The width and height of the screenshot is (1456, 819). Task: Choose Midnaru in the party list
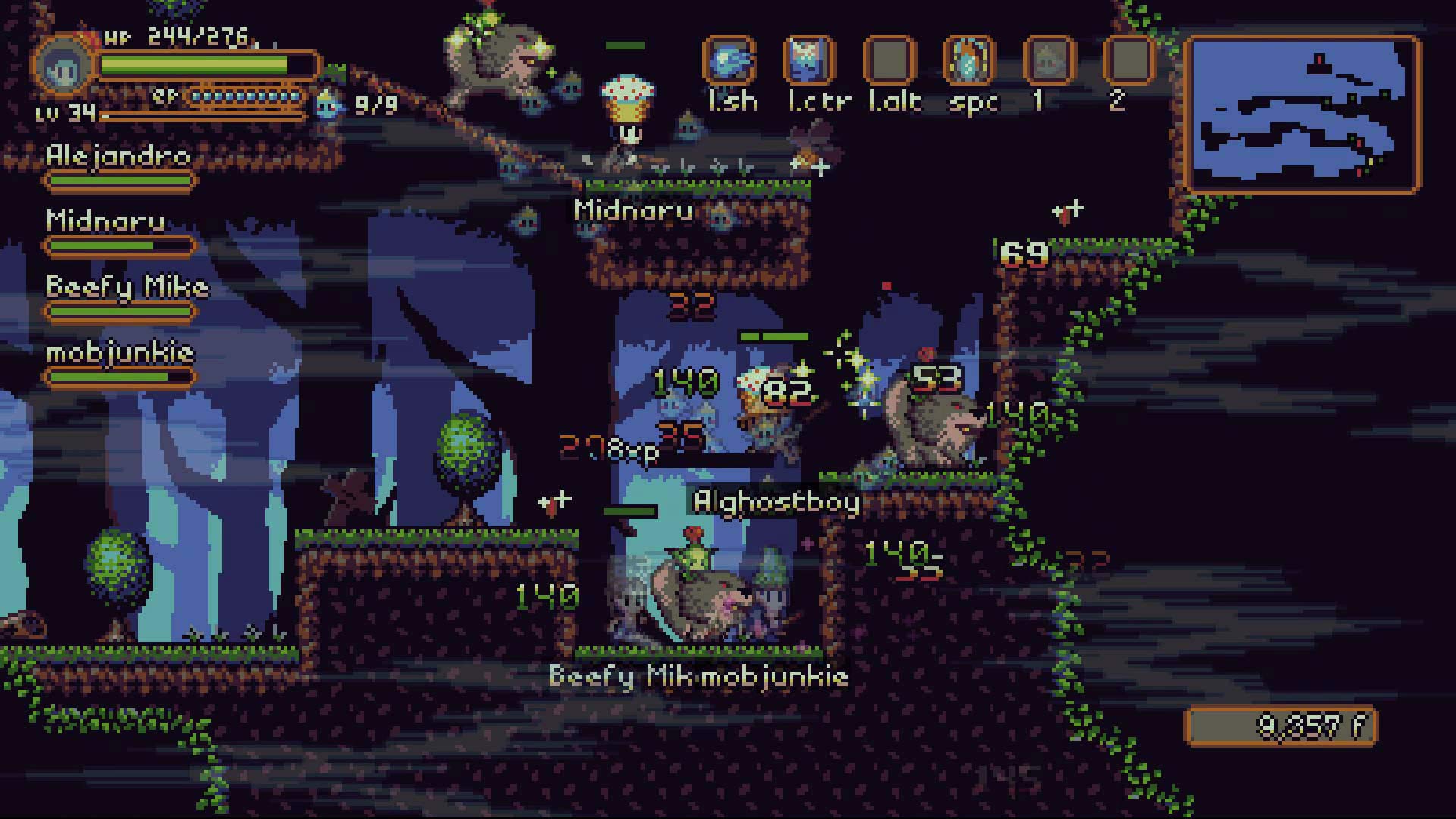pyautogui.click(x=105, y=221)
